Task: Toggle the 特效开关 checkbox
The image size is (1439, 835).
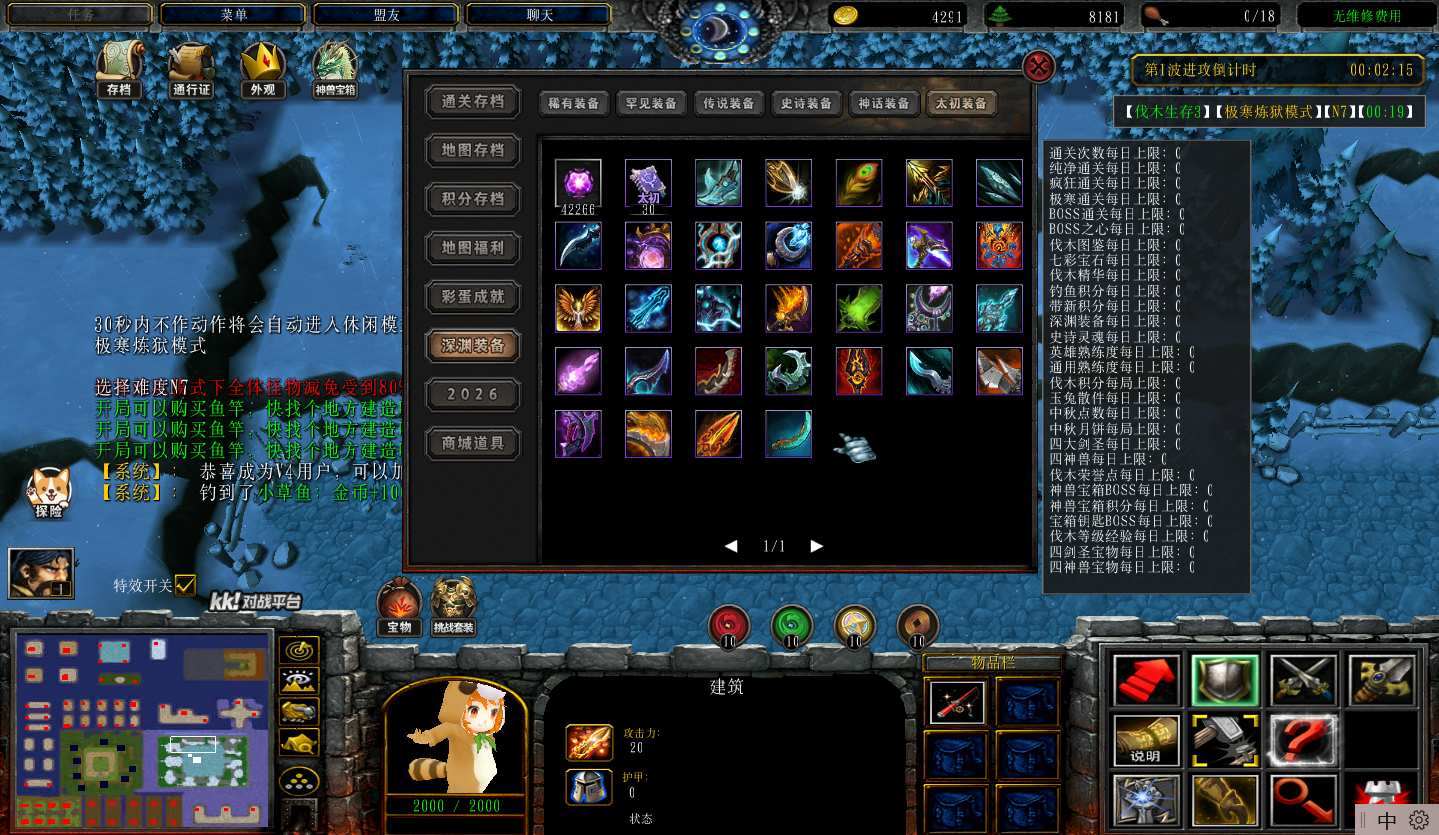Action: click(185, 585)
